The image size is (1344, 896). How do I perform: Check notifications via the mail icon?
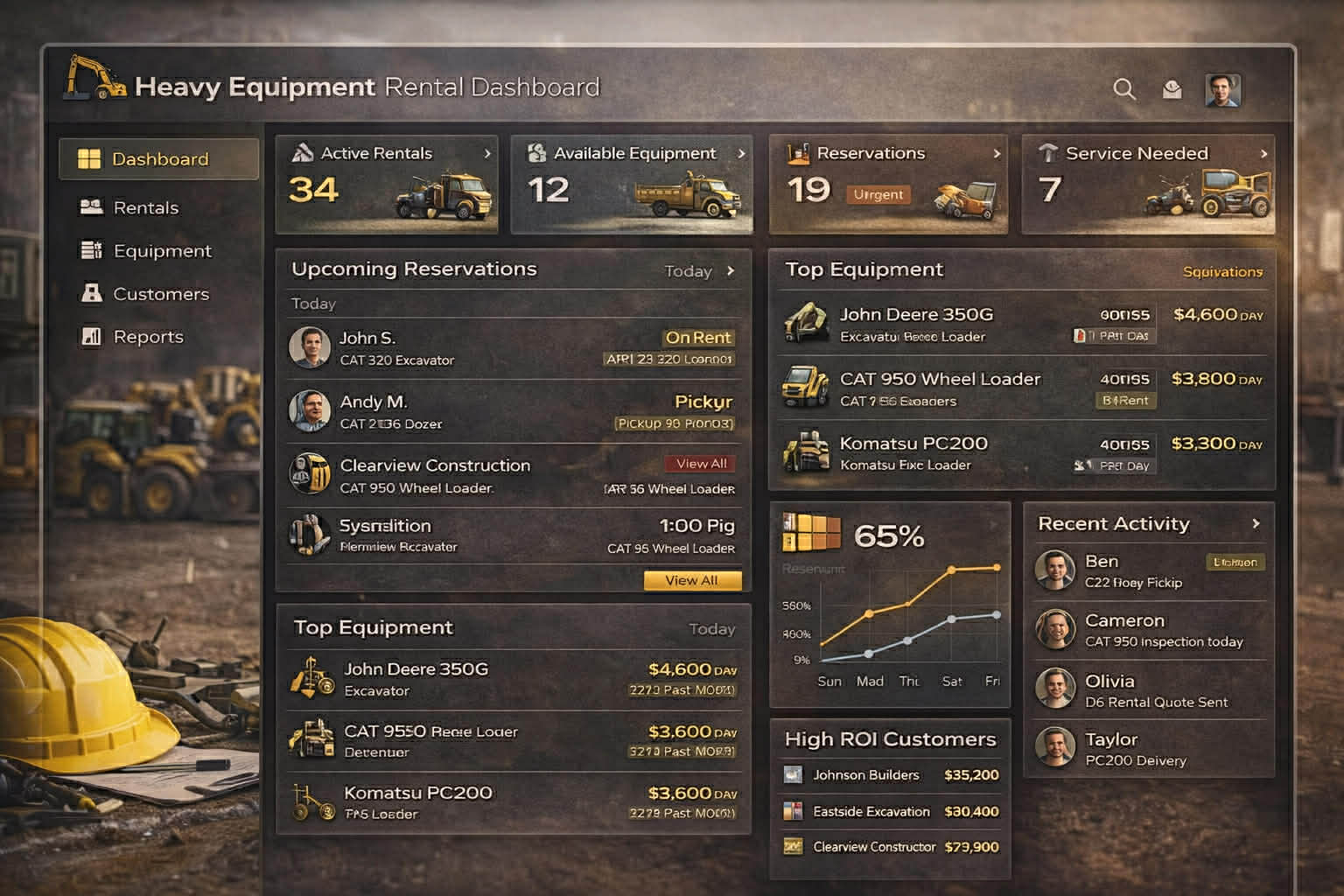(x=1172, y=88)
